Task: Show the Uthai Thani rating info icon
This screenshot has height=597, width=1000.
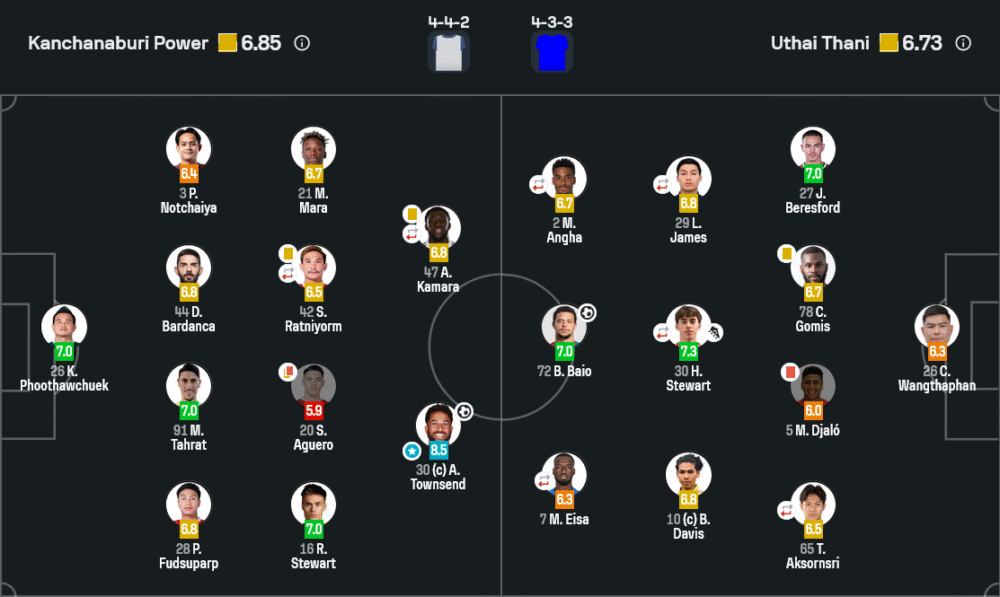Action: coord(963,43)
